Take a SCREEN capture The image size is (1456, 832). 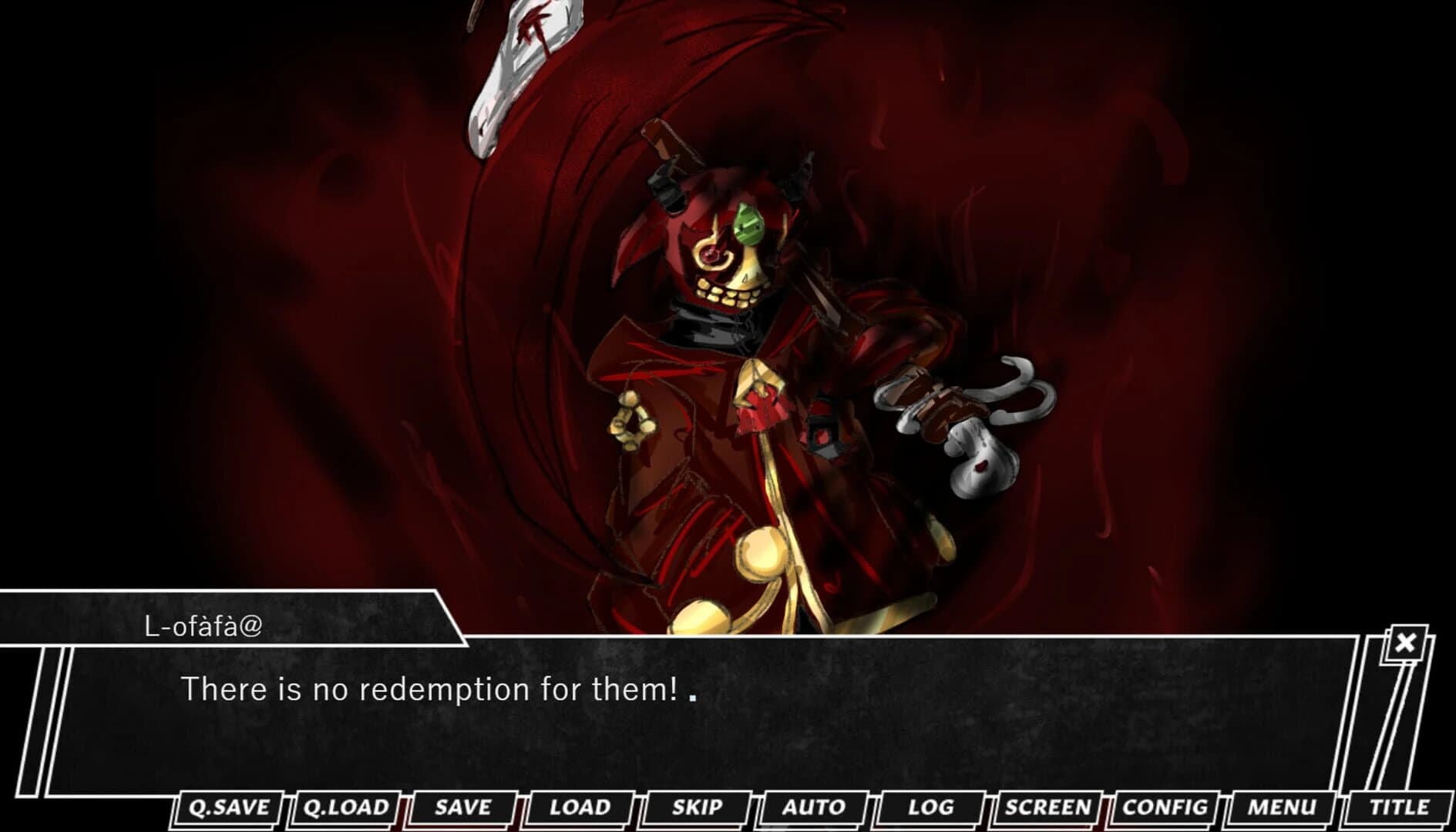(x=1049, y=808)
